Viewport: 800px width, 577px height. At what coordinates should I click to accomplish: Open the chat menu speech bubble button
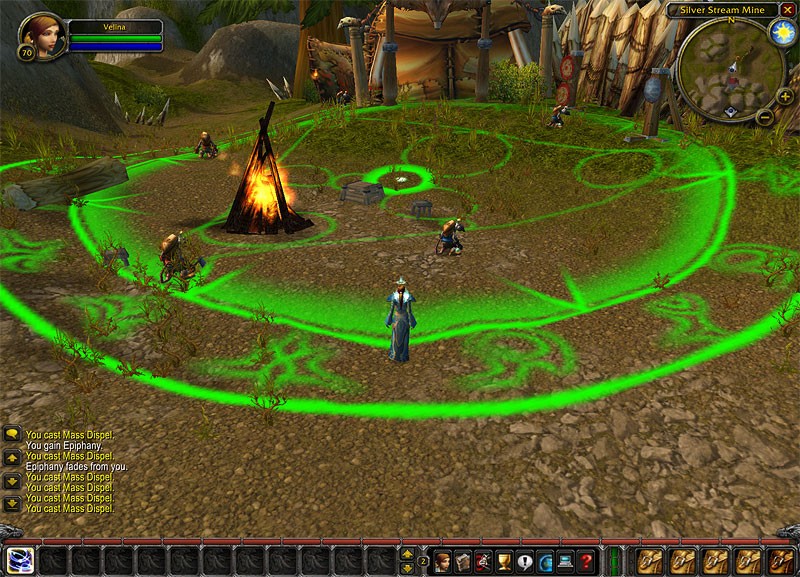pos(13,435)
